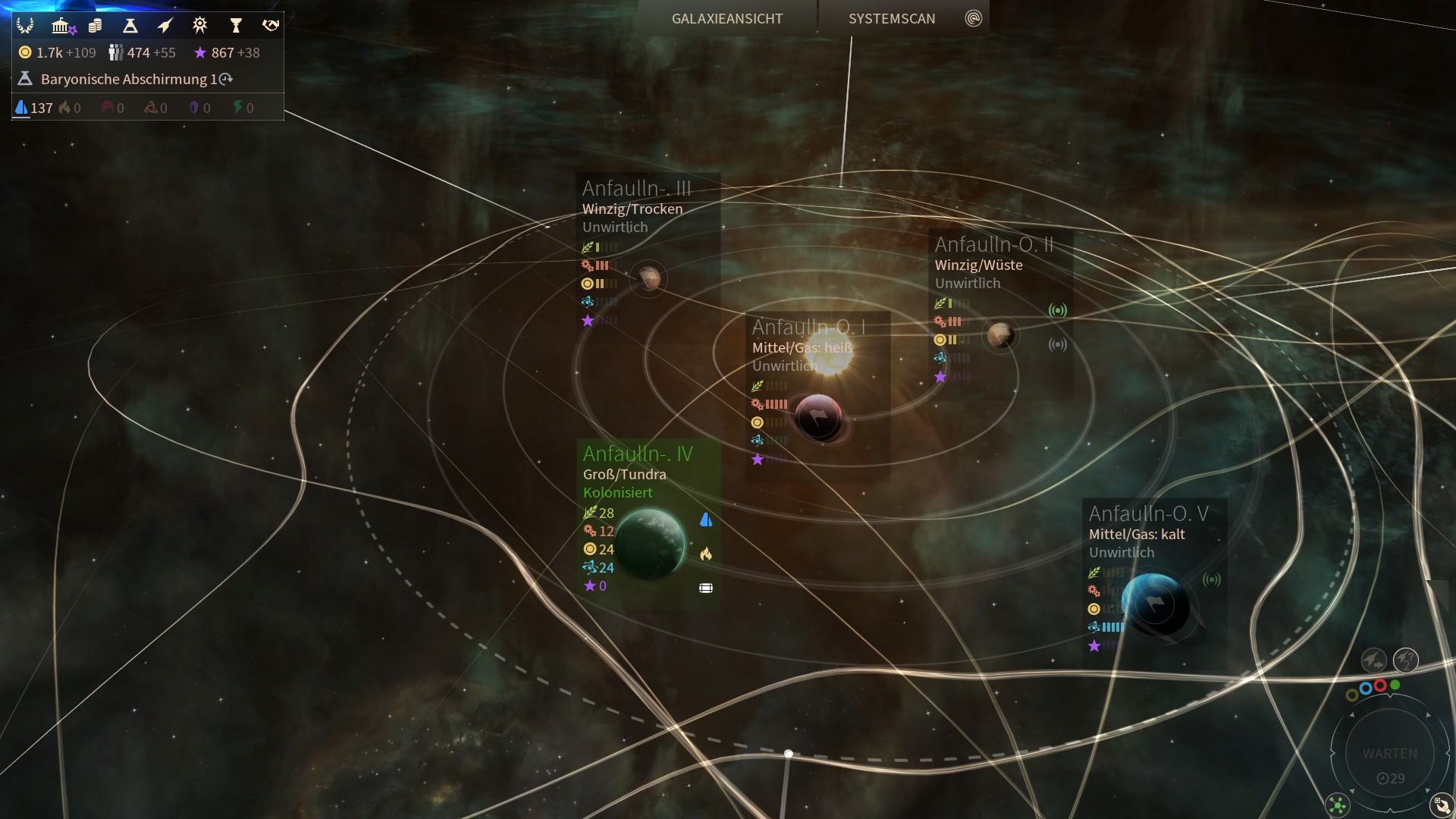Open the empire overview laurel icon
1456x819 pixels.
click(25, 26)
